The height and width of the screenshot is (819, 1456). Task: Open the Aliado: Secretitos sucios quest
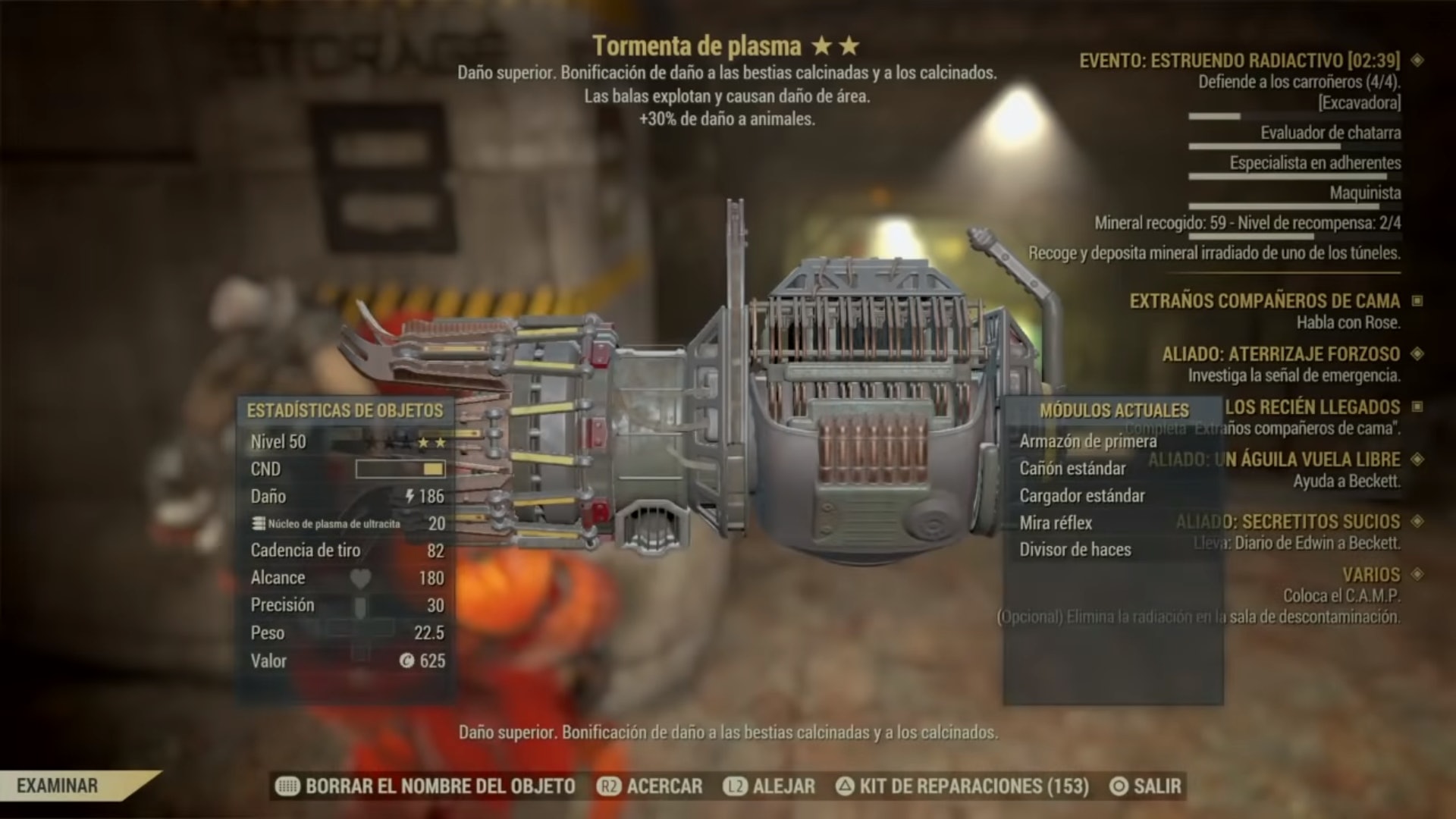click(x=1288, y=522)
